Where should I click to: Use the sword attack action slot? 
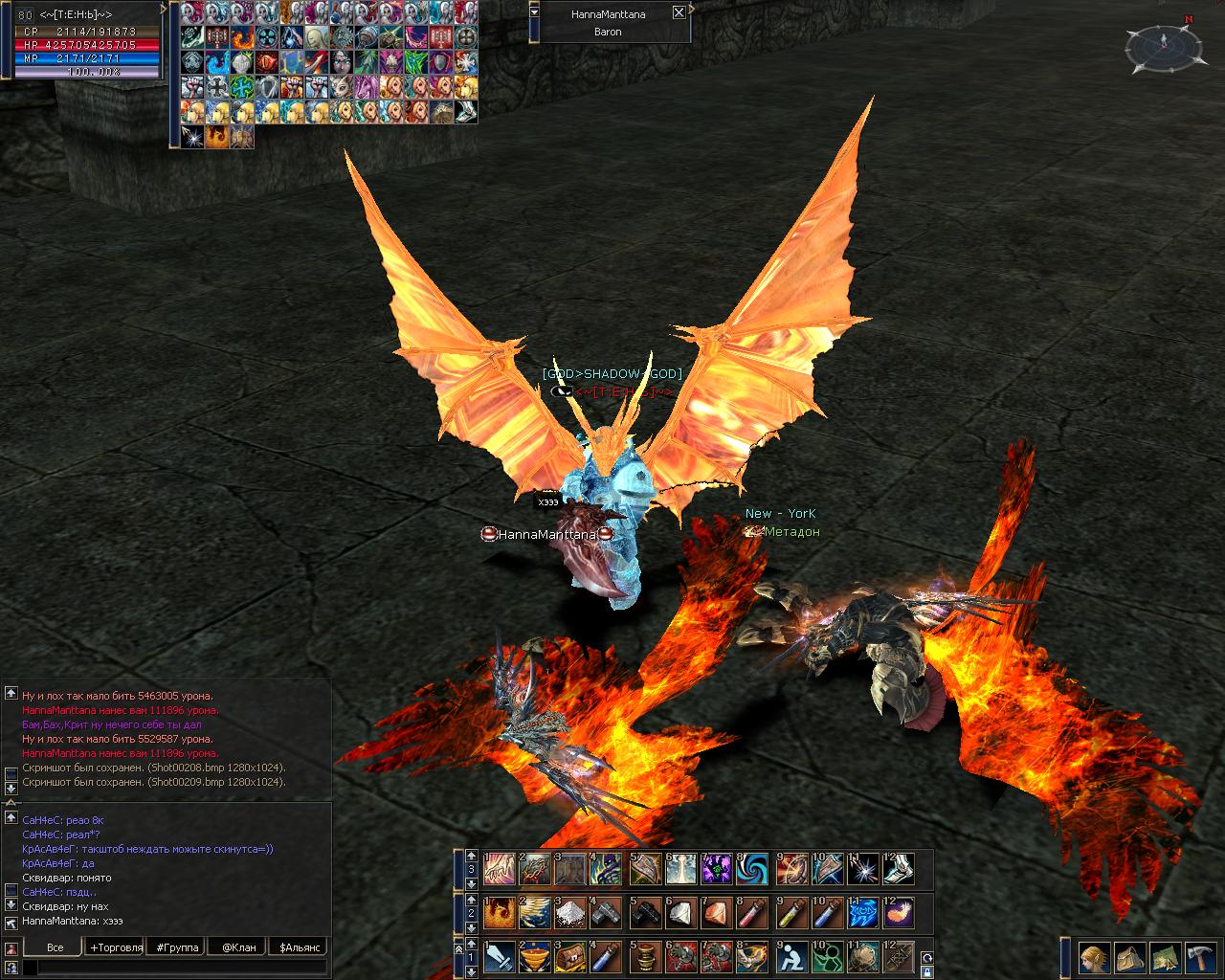[500, 957]
